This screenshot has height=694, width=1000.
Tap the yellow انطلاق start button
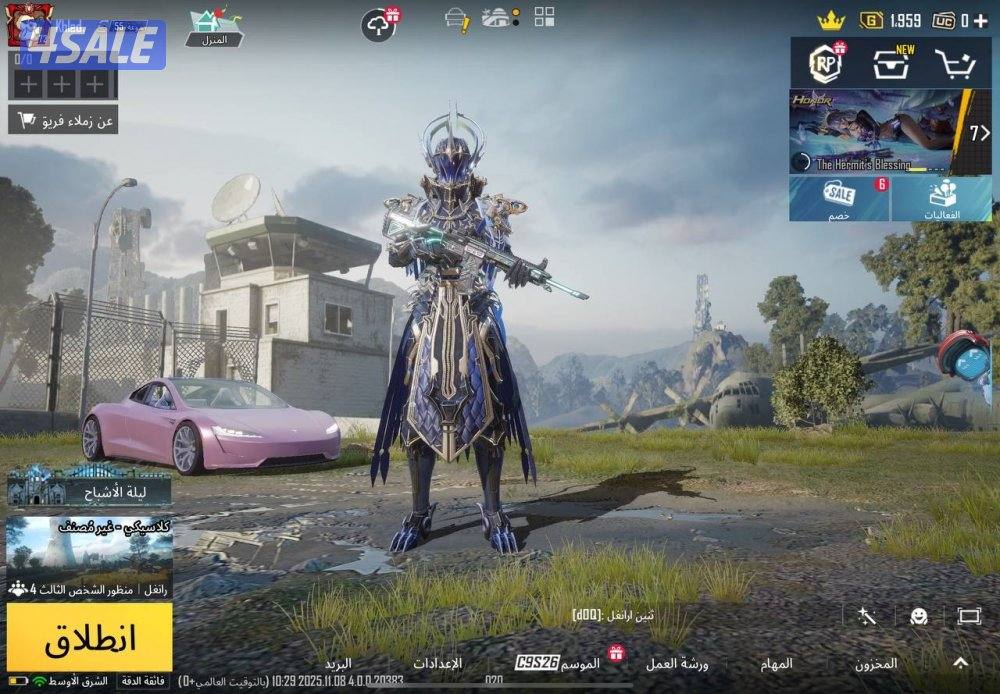pos(89,637)
